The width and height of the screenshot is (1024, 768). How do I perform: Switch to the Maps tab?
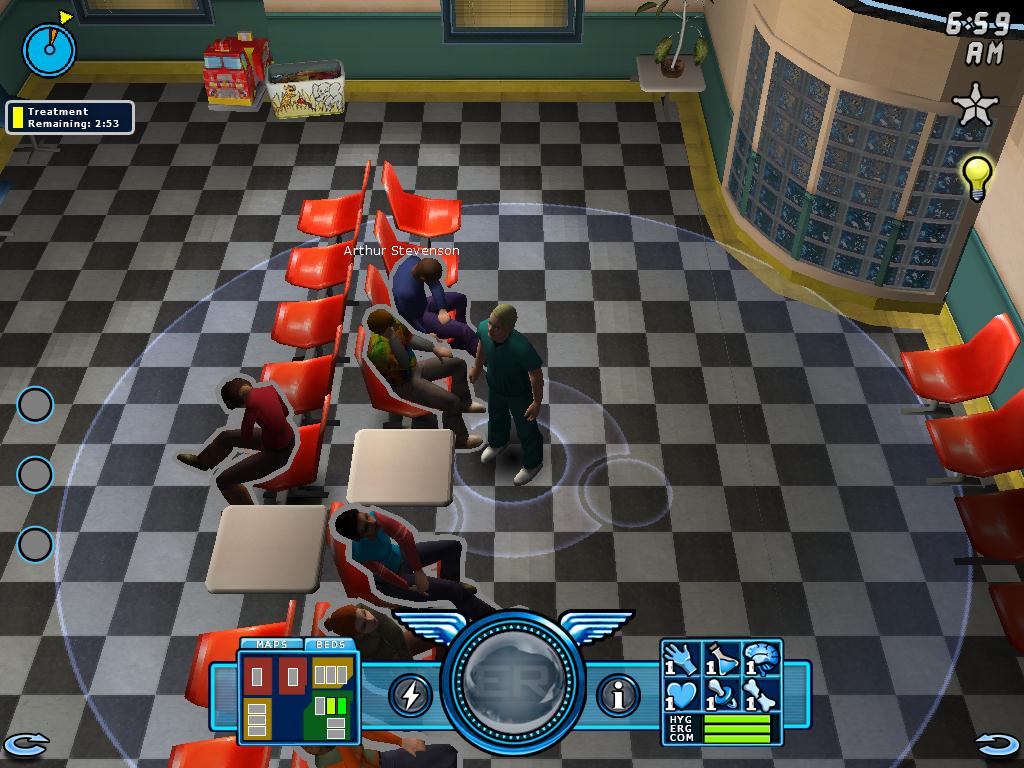pyautogui.click(x=271, y=645)
